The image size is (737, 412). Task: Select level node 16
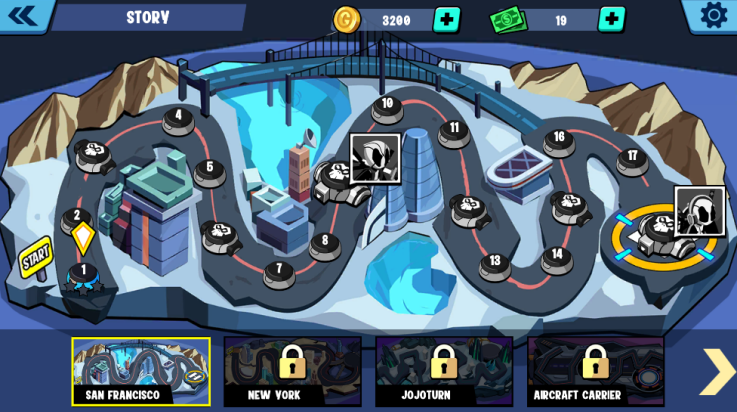click(x=559, y=139)
